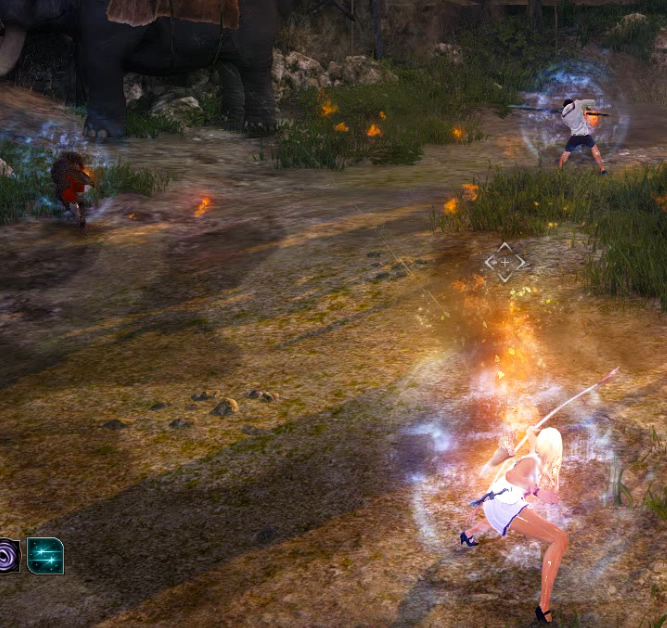Select the teal sparkle skill icon

[45, 556]
